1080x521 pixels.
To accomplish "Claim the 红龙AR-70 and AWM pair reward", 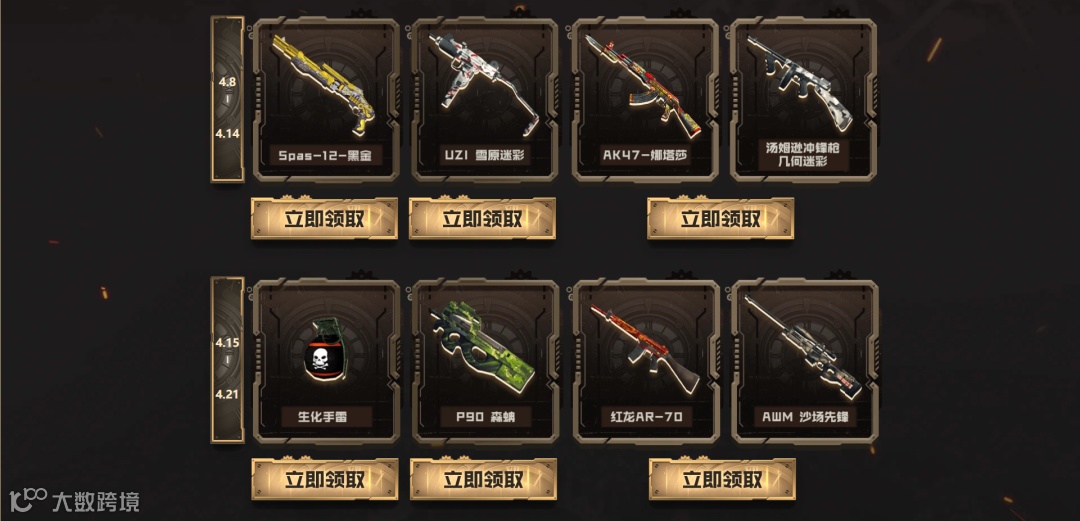I will 721,480.
